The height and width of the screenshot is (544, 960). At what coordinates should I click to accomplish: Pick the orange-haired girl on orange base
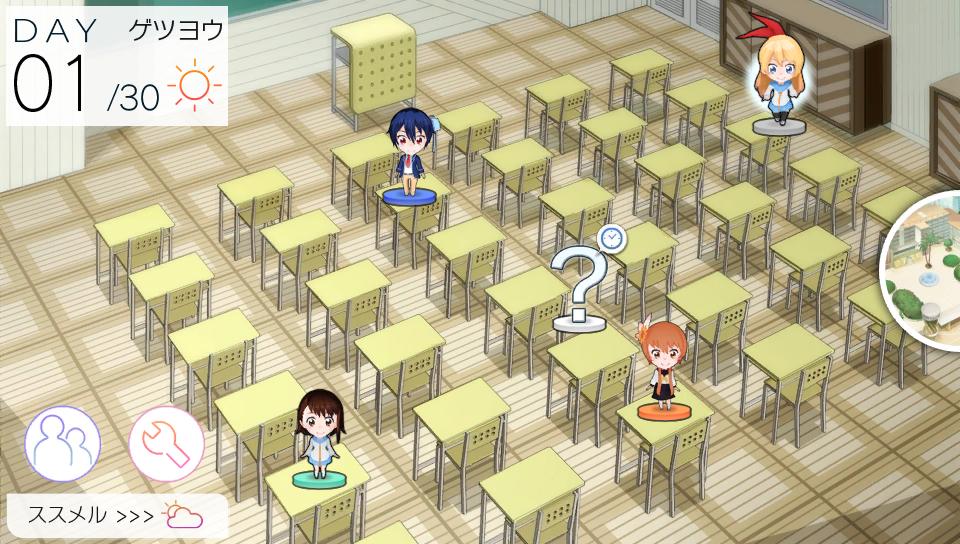point(665,367)
